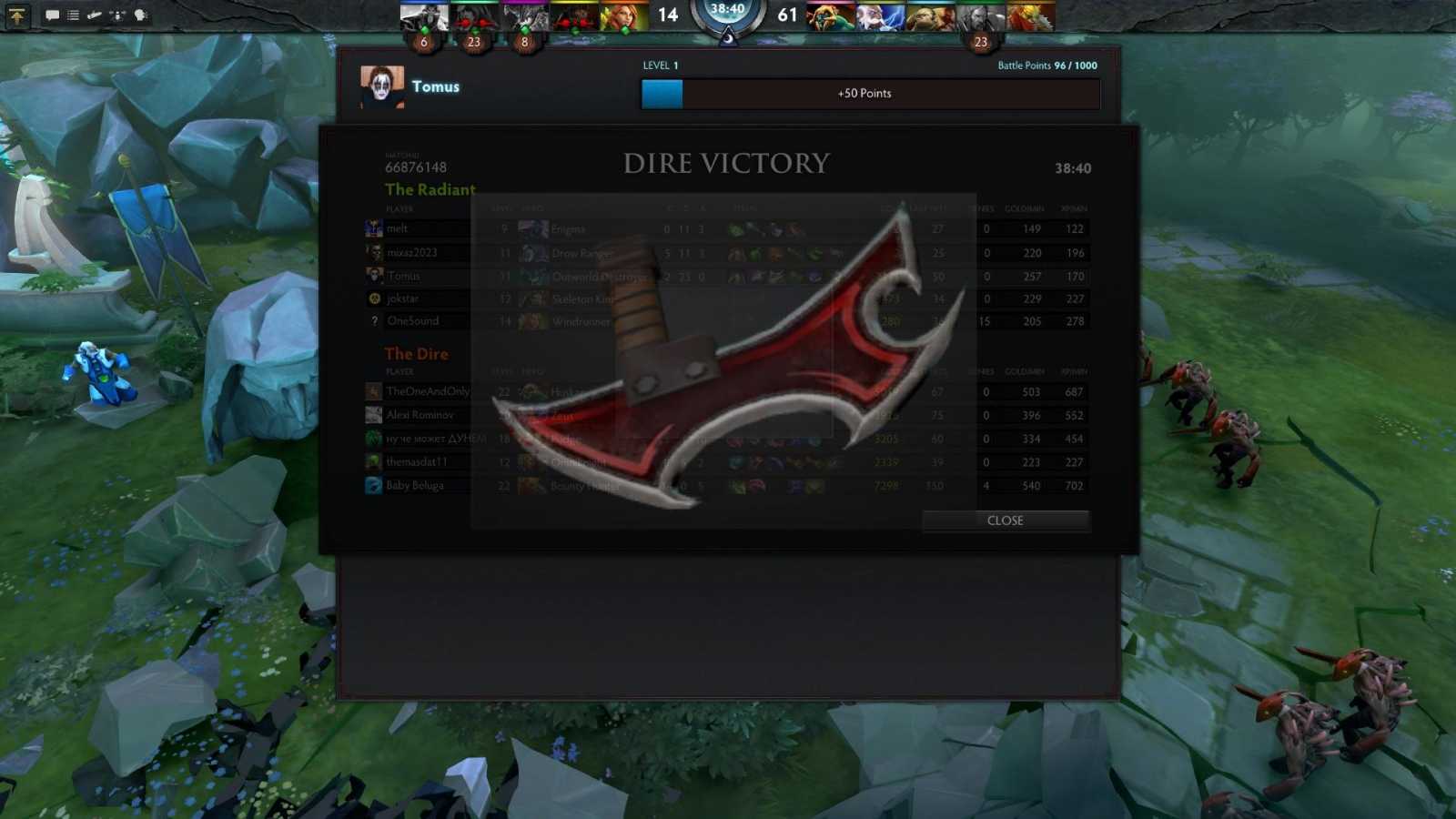Open the in-game chat window
This screenshot has width=1456, height=819.
click(52, 15)
